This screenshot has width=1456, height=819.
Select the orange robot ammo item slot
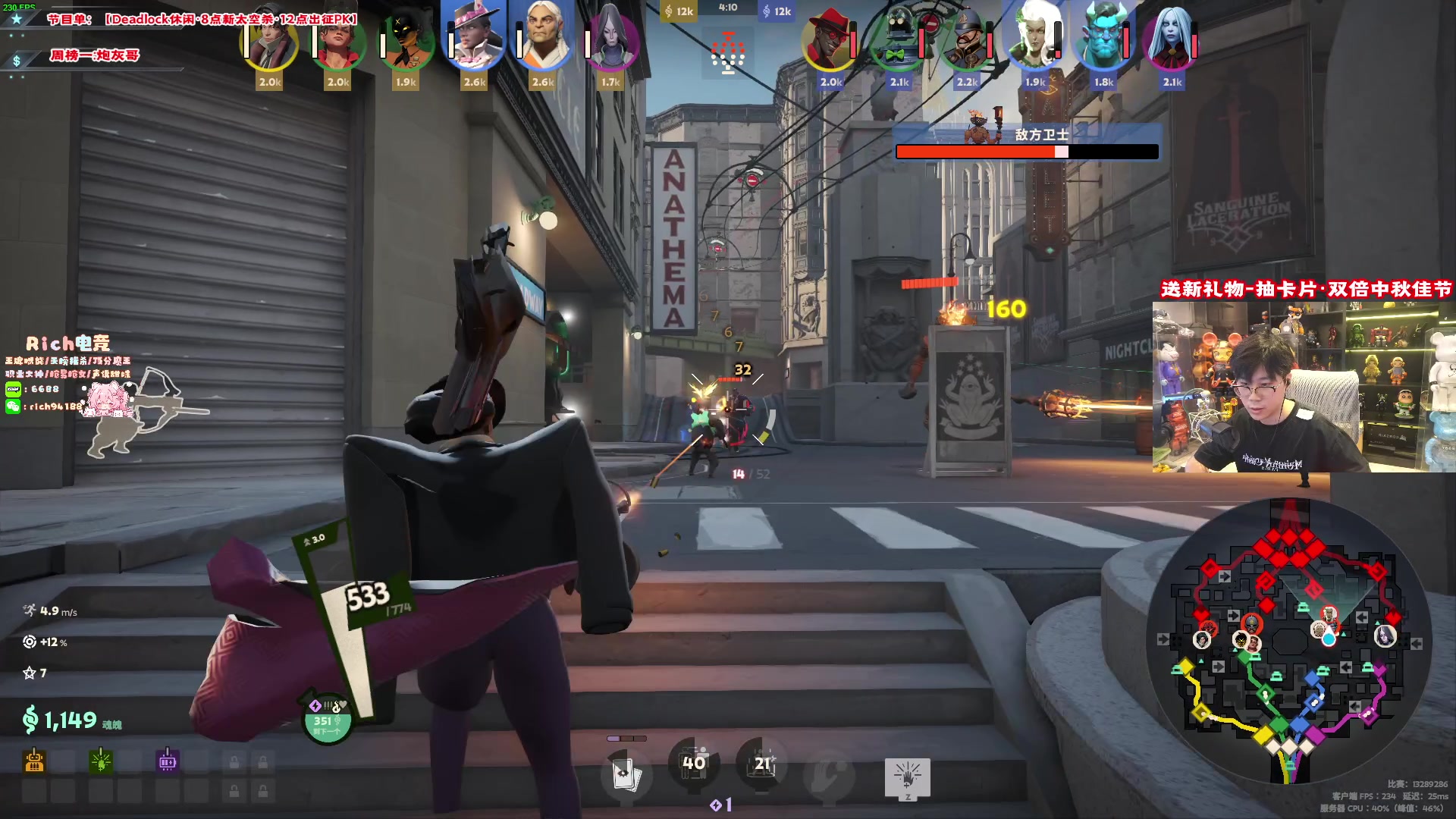pos(34,761)
